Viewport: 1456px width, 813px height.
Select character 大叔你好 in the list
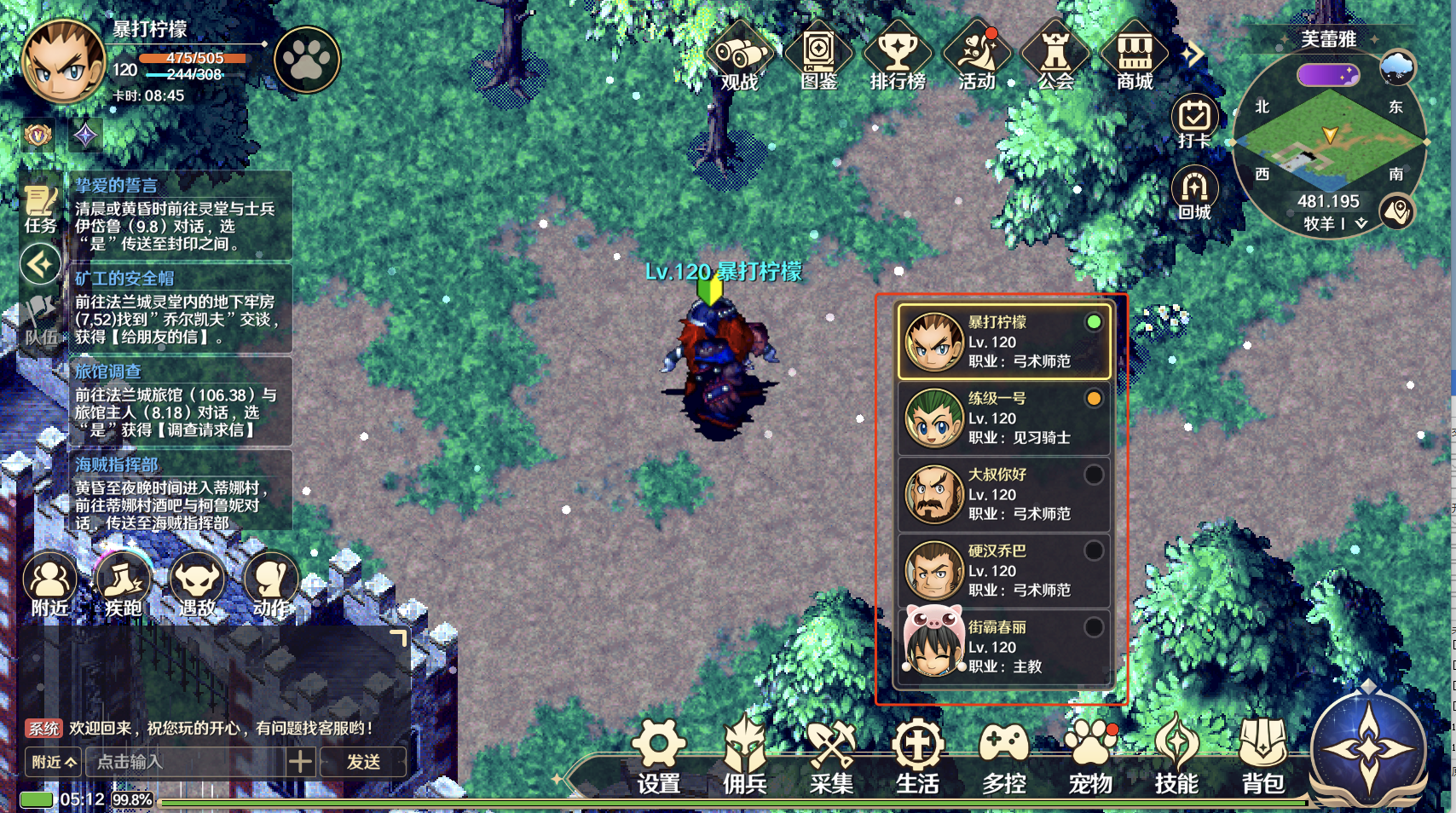[1003, 494]
